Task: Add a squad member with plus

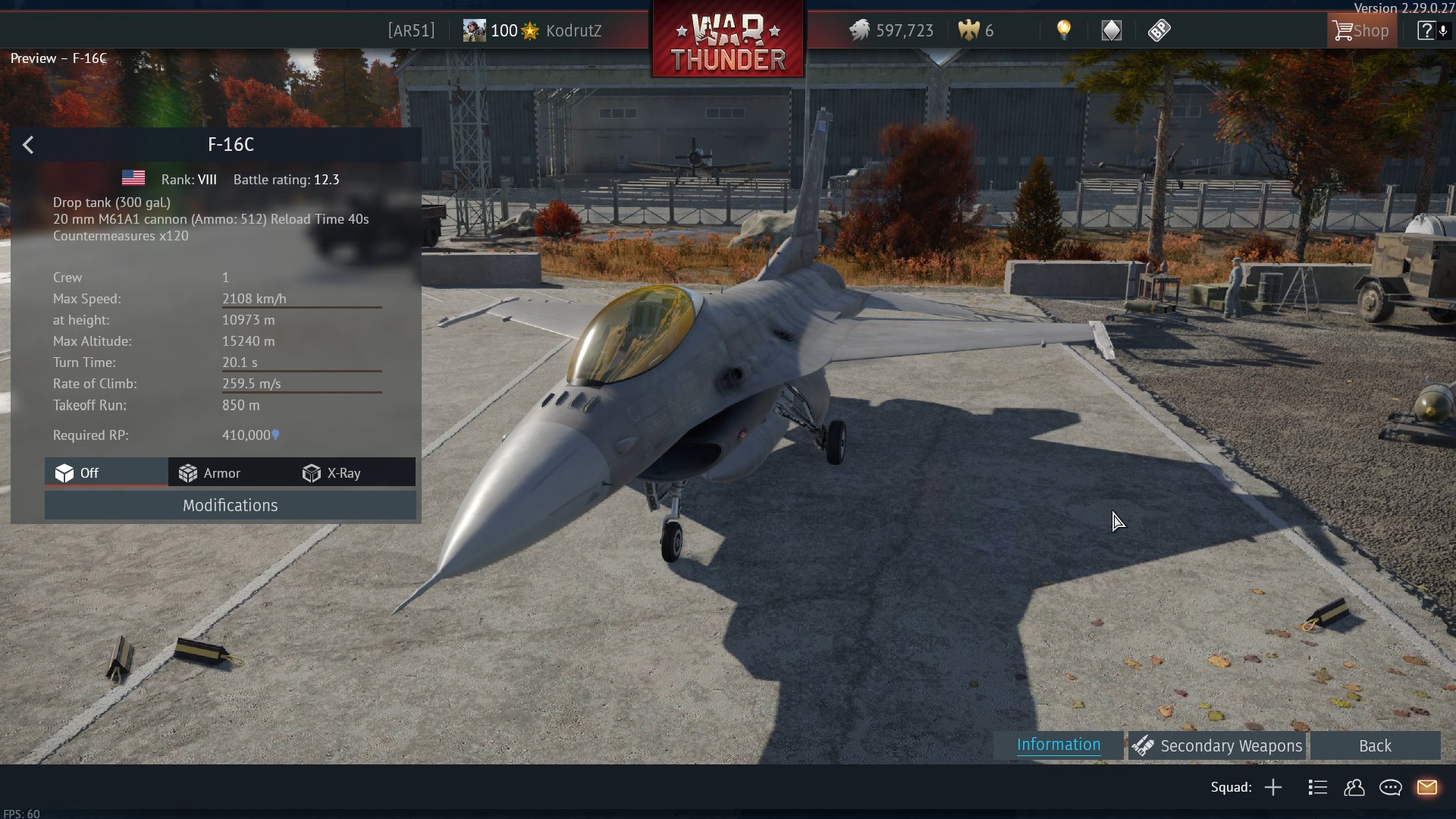Action: [1273, 788]
